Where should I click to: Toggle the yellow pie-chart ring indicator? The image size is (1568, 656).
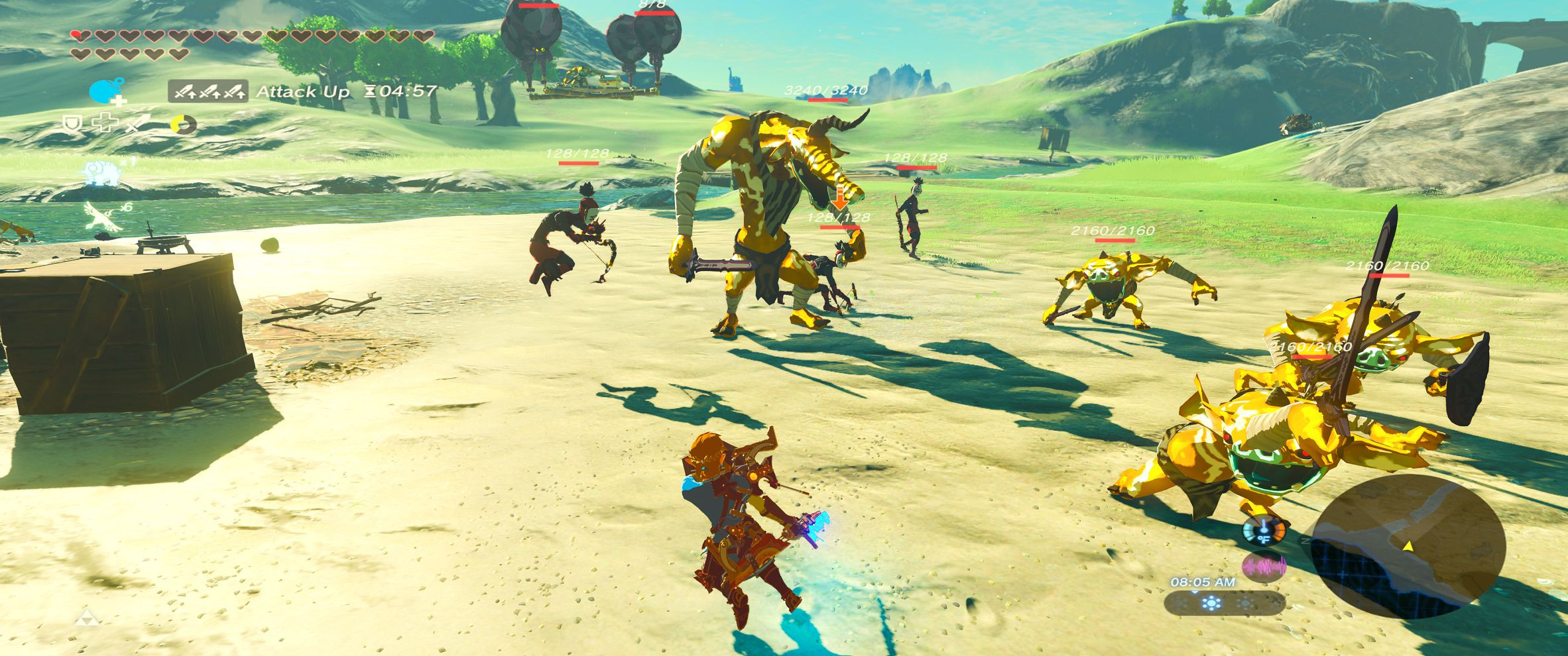pyautogui.click(x=182, y=125)
